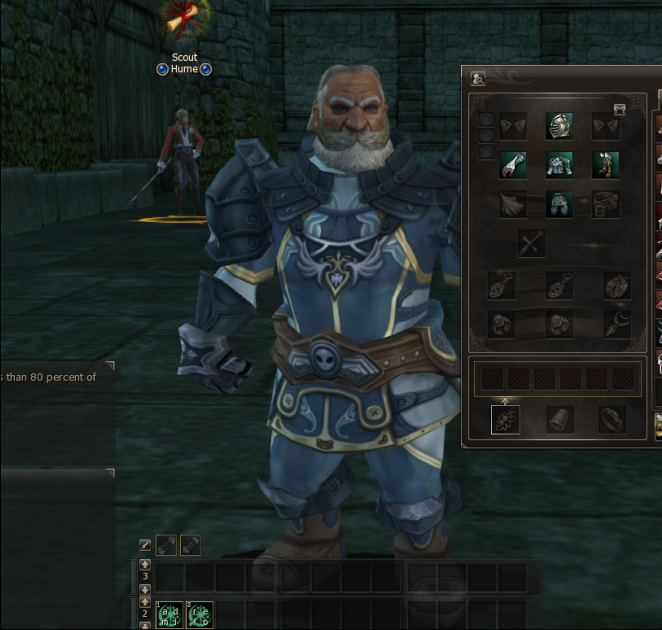The width and height of the screenshot is (662, 630).
Task: Click the empty necklace slot
Action: [x=502, y=286]
